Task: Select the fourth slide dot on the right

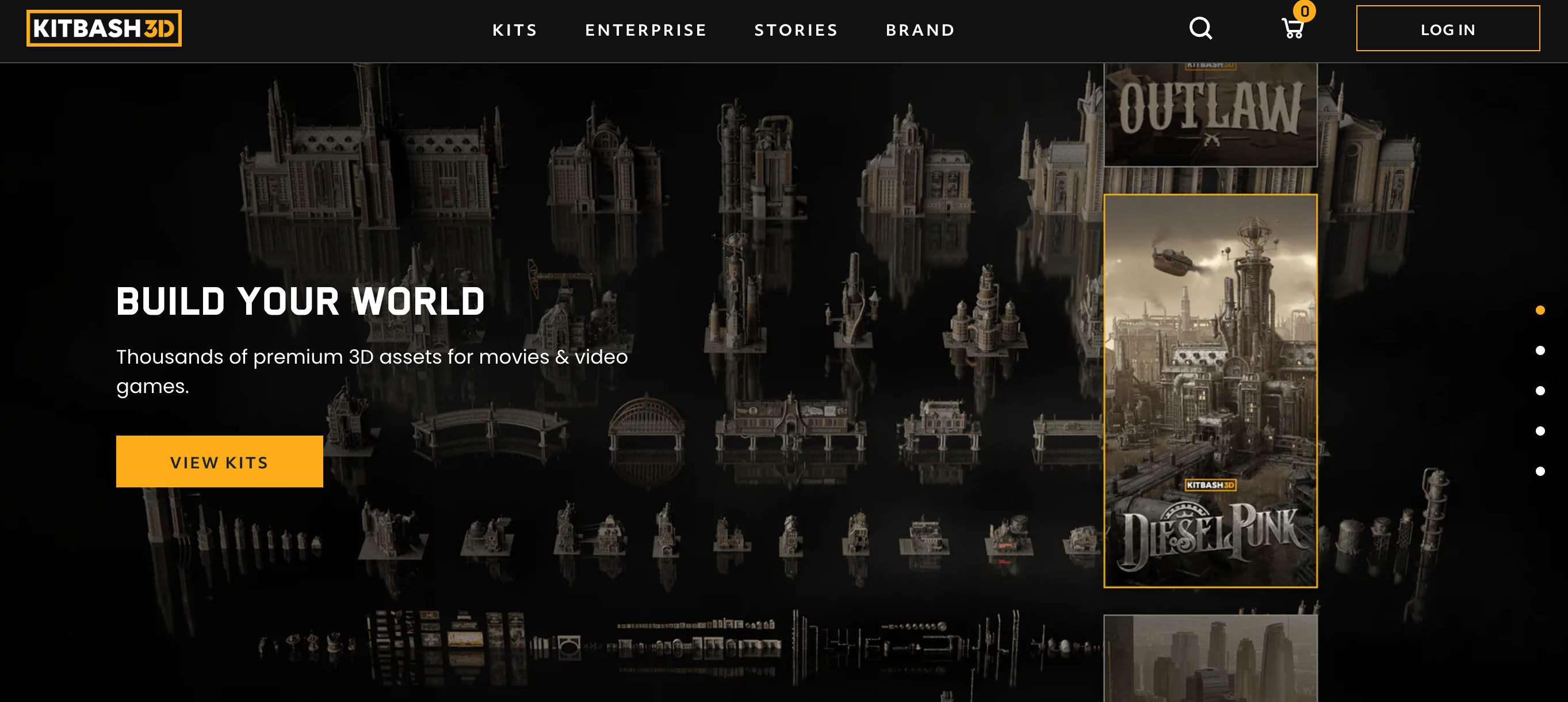Action: tap(1540, 430)
